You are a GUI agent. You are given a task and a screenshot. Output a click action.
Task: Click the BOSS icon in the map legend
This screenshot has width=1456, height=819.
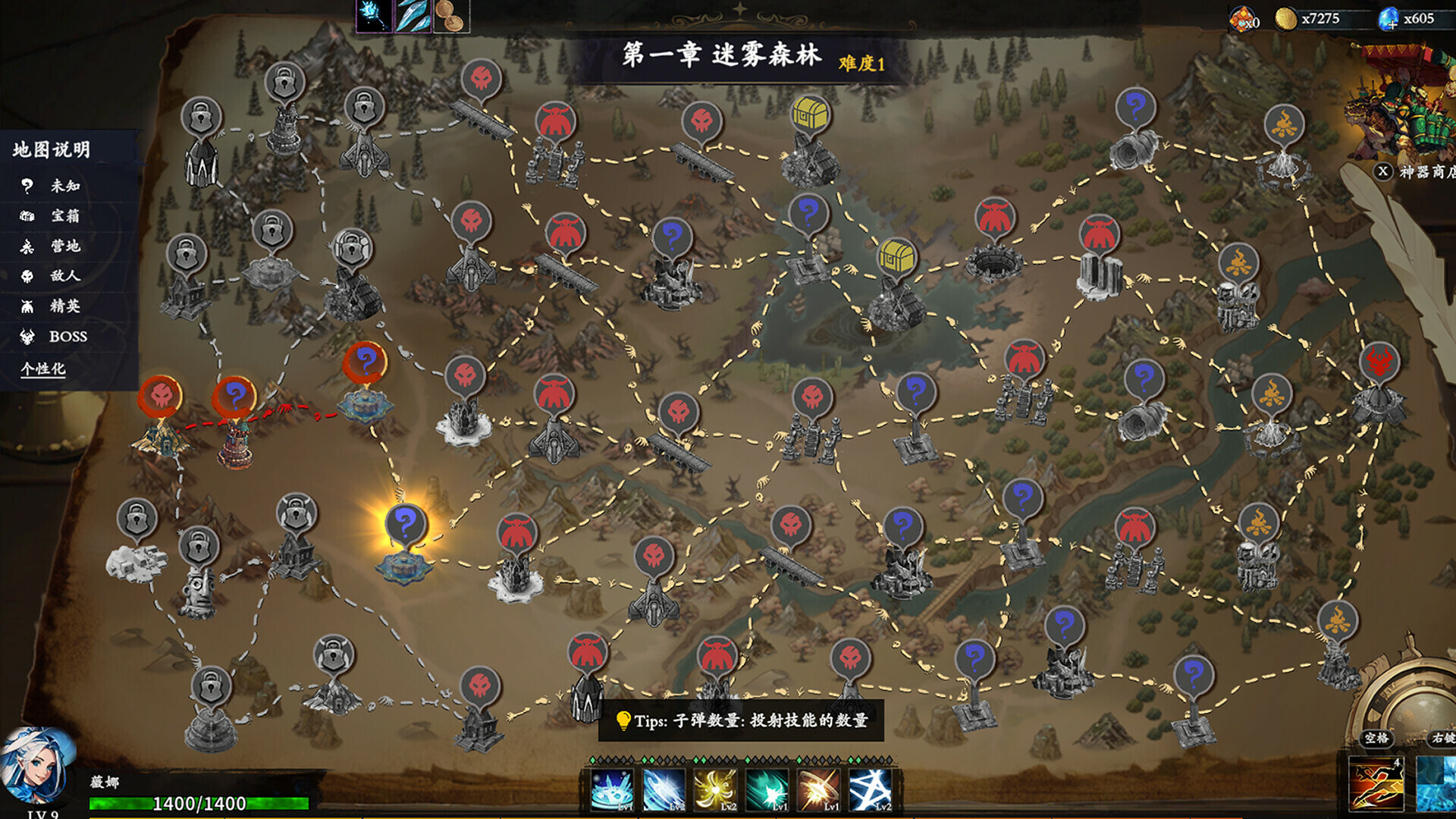[27, 337]
